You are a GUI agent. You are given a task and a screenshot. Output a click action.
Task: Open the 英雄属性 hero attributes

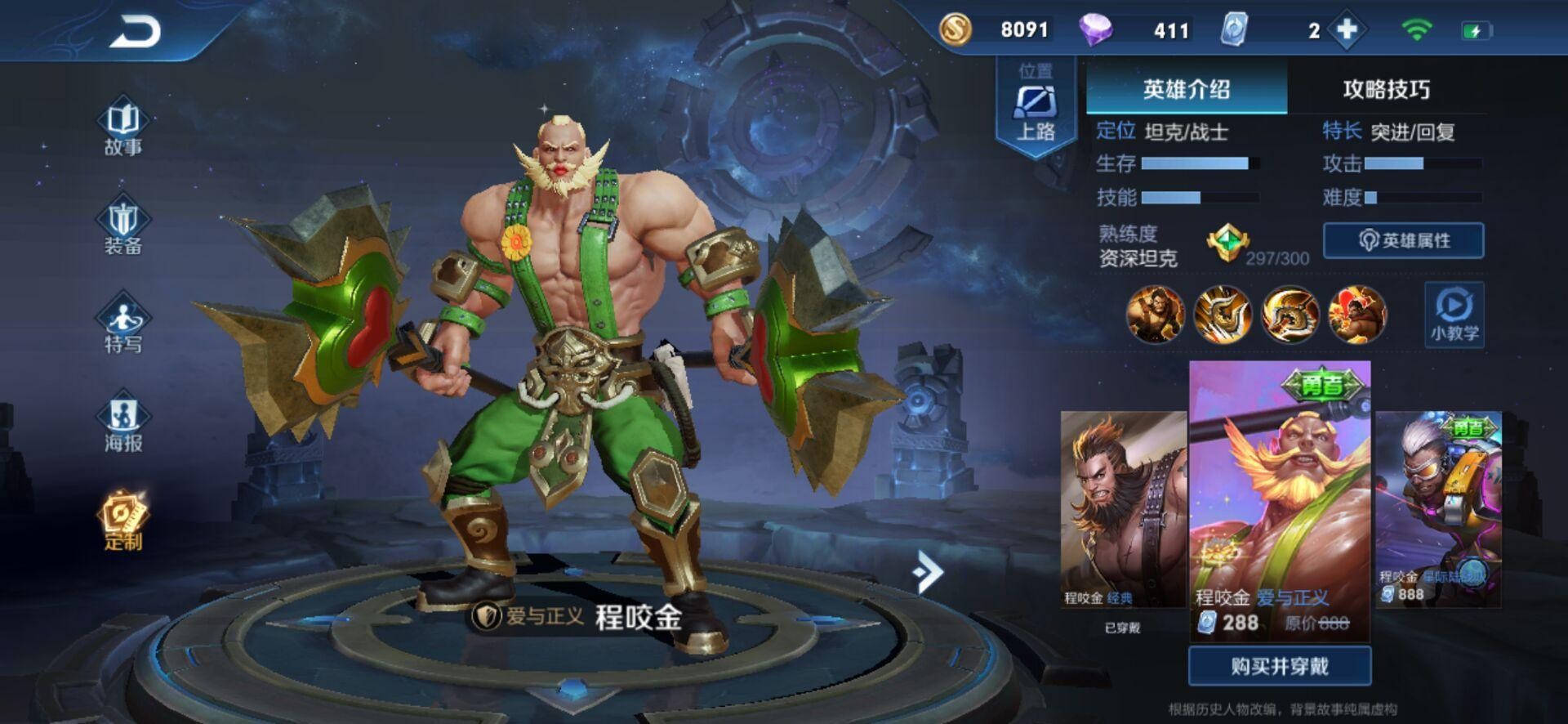coord(1403,240)
